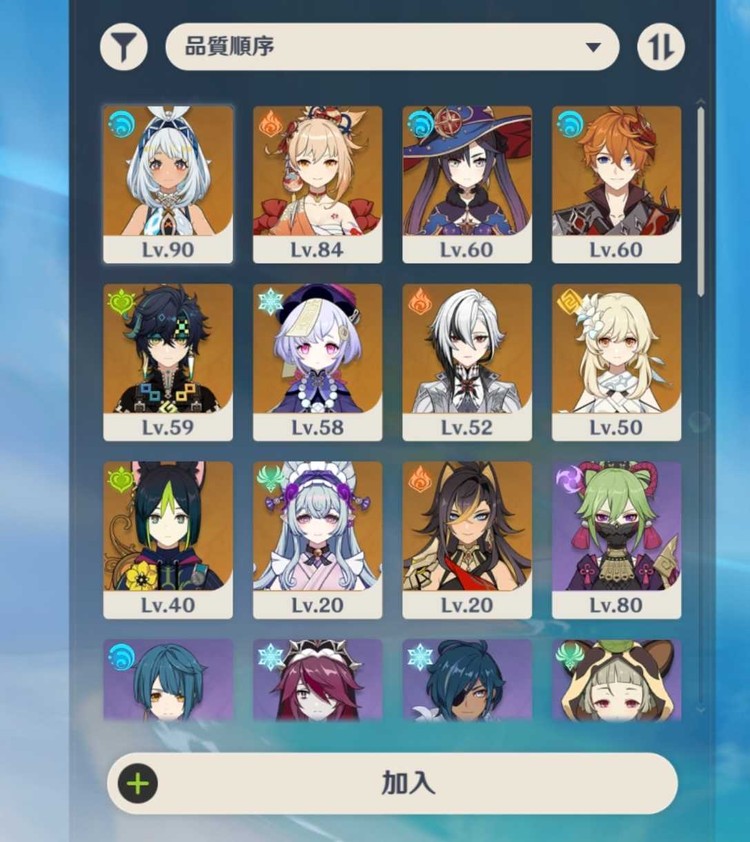Choose the eyepatch Cryo character card
The width and height of the screenshot is (750, 842).
(467, 680)
